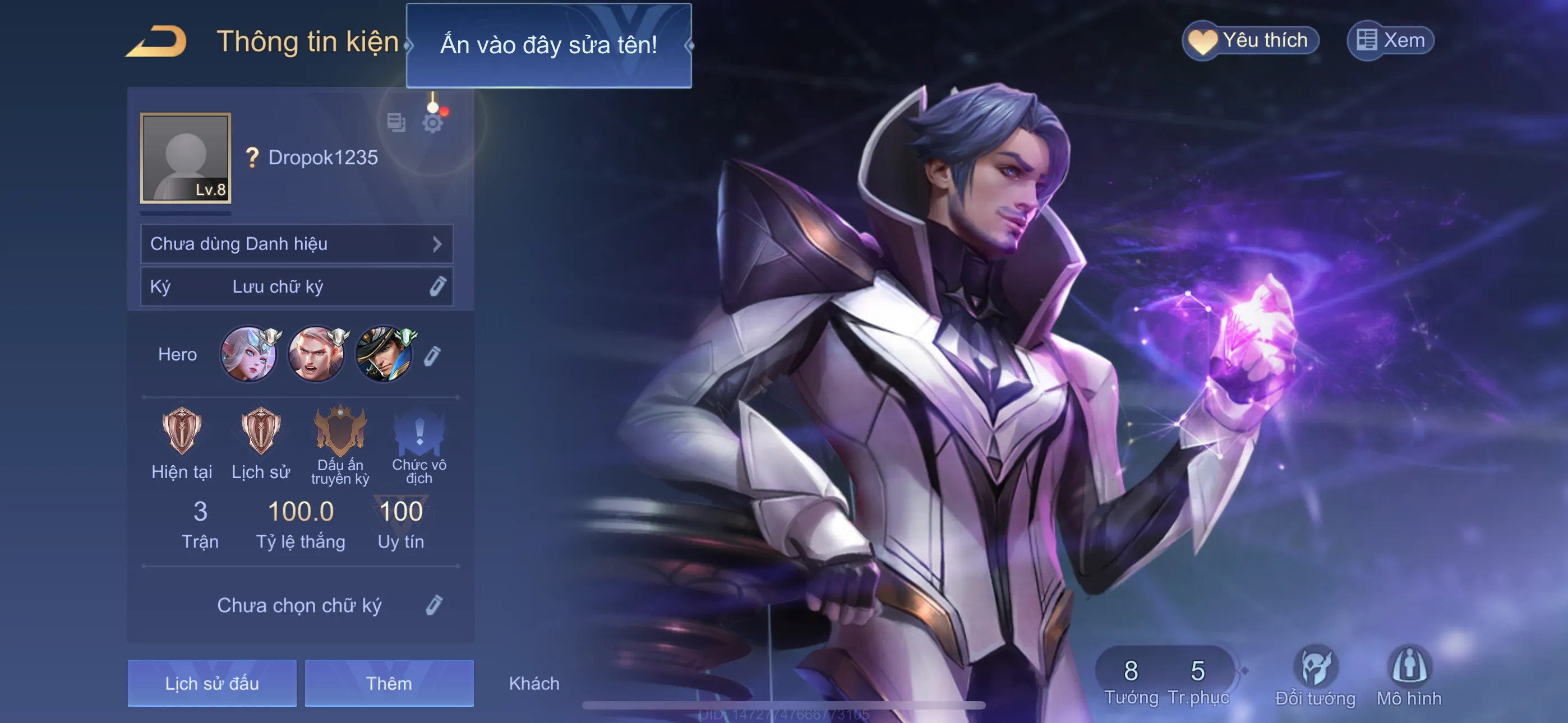
Task: Open the 'Chưa dùng Danh hiệu' title row
Action: (x=297, y=244)
